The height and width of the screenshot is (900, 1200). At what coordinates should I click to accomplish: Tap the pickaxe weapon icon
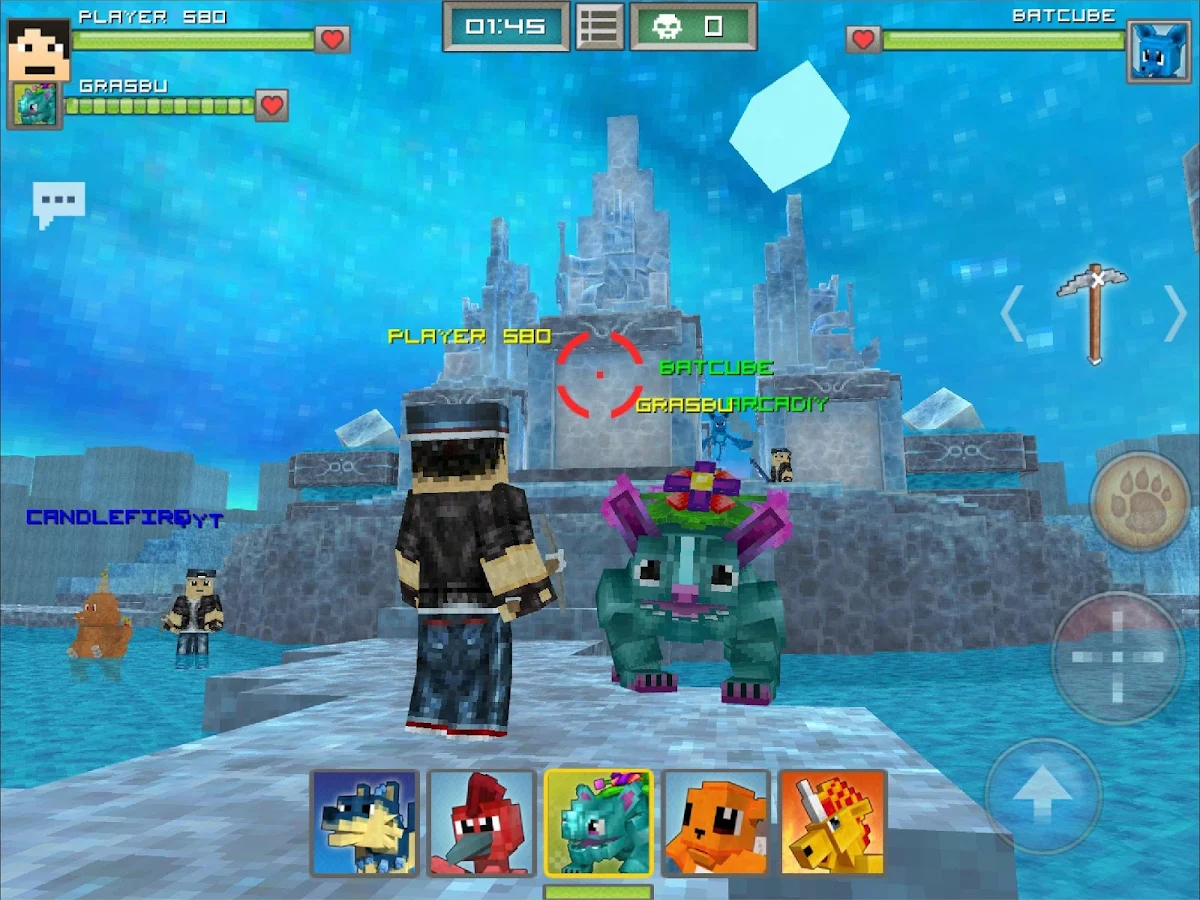(1094, 312)
